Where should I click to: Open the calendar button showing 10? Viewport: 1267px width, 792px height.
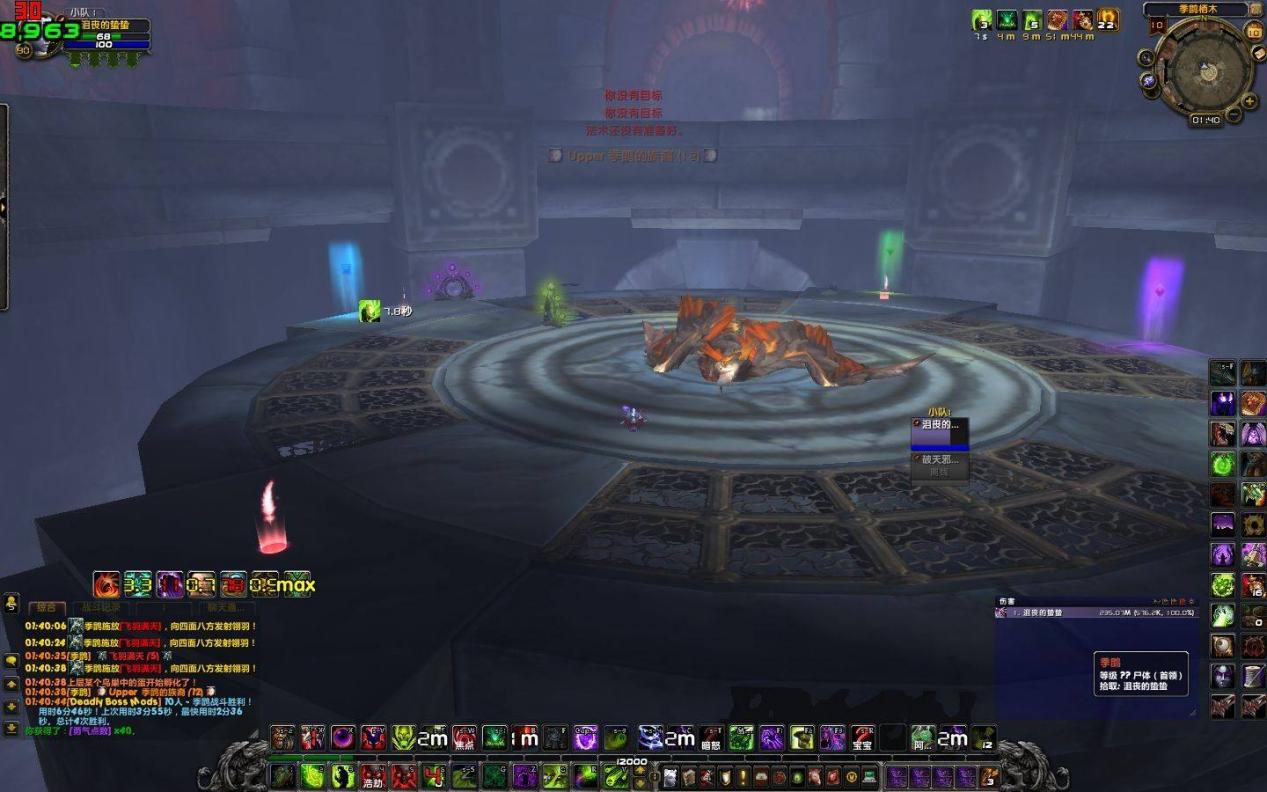pyautogui.click(x=1254, y=31)
